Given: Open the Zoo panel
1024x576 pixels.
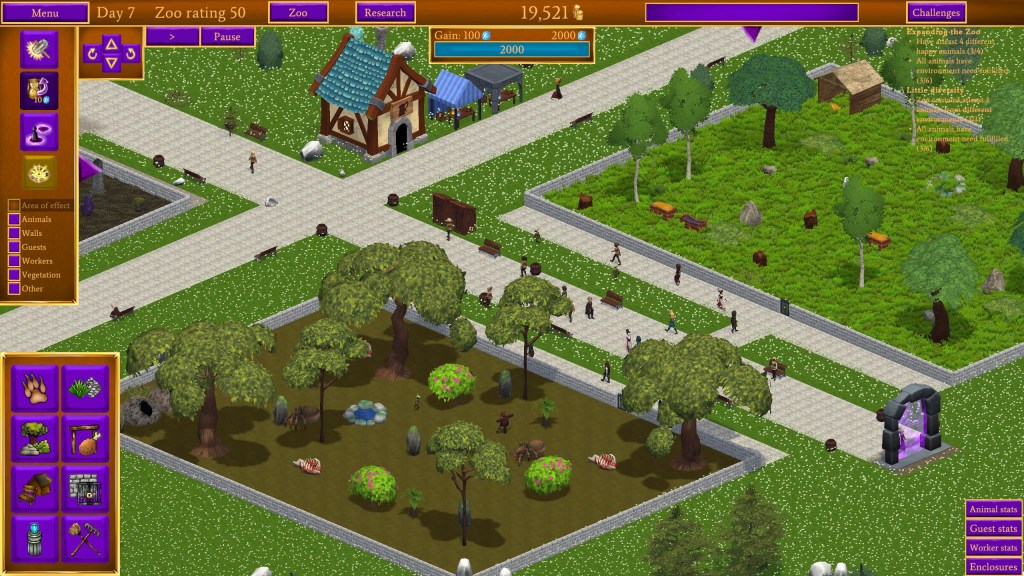Looking at the screenshot, I should [298, 13].
